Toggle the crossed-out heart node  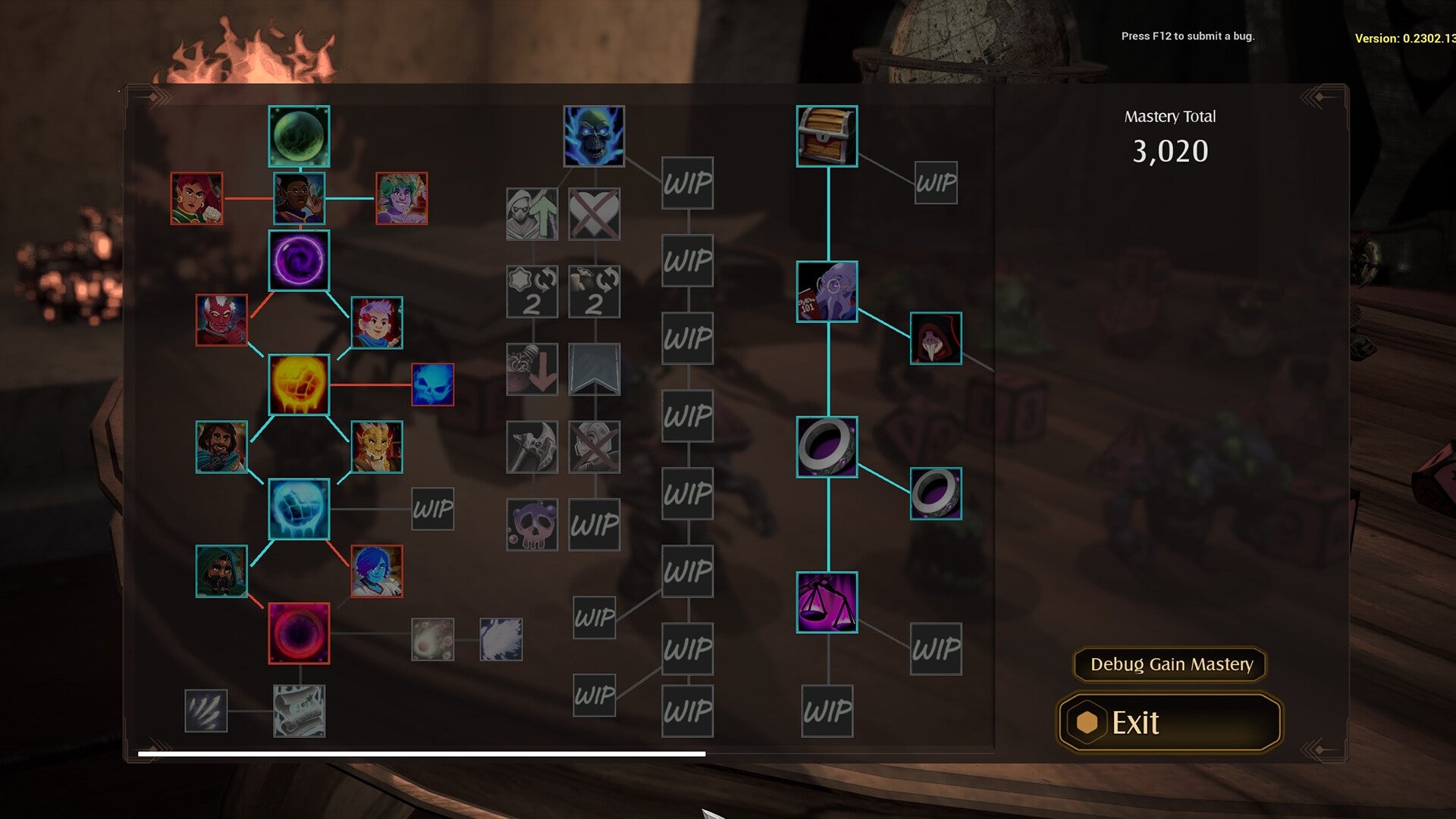pos(594,214)
